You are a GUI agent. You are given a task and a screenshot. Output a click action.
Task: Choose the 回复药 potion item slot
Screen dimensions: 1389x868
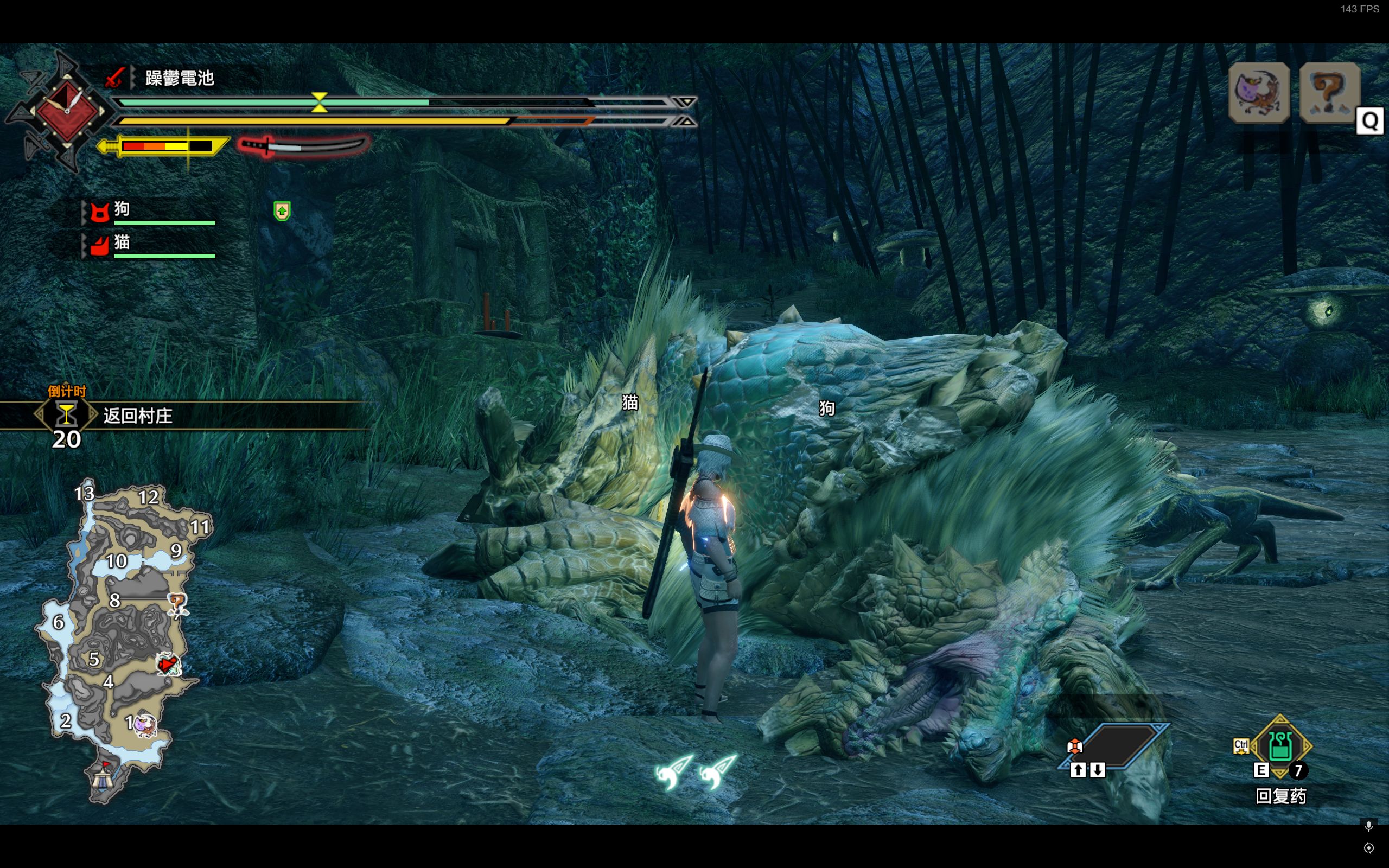click(x=1280, y=746)
